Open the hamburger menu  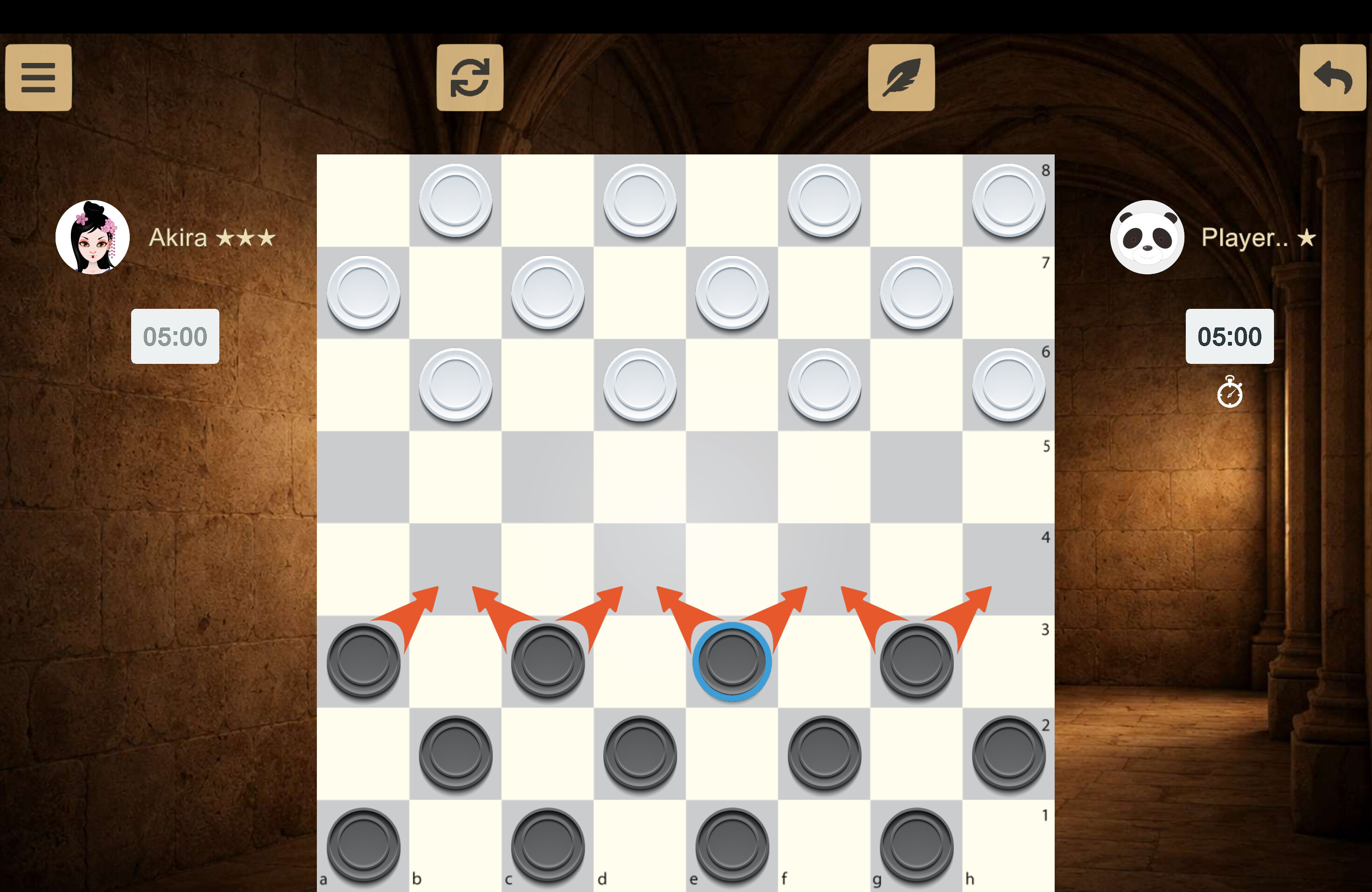click(38, 77)
